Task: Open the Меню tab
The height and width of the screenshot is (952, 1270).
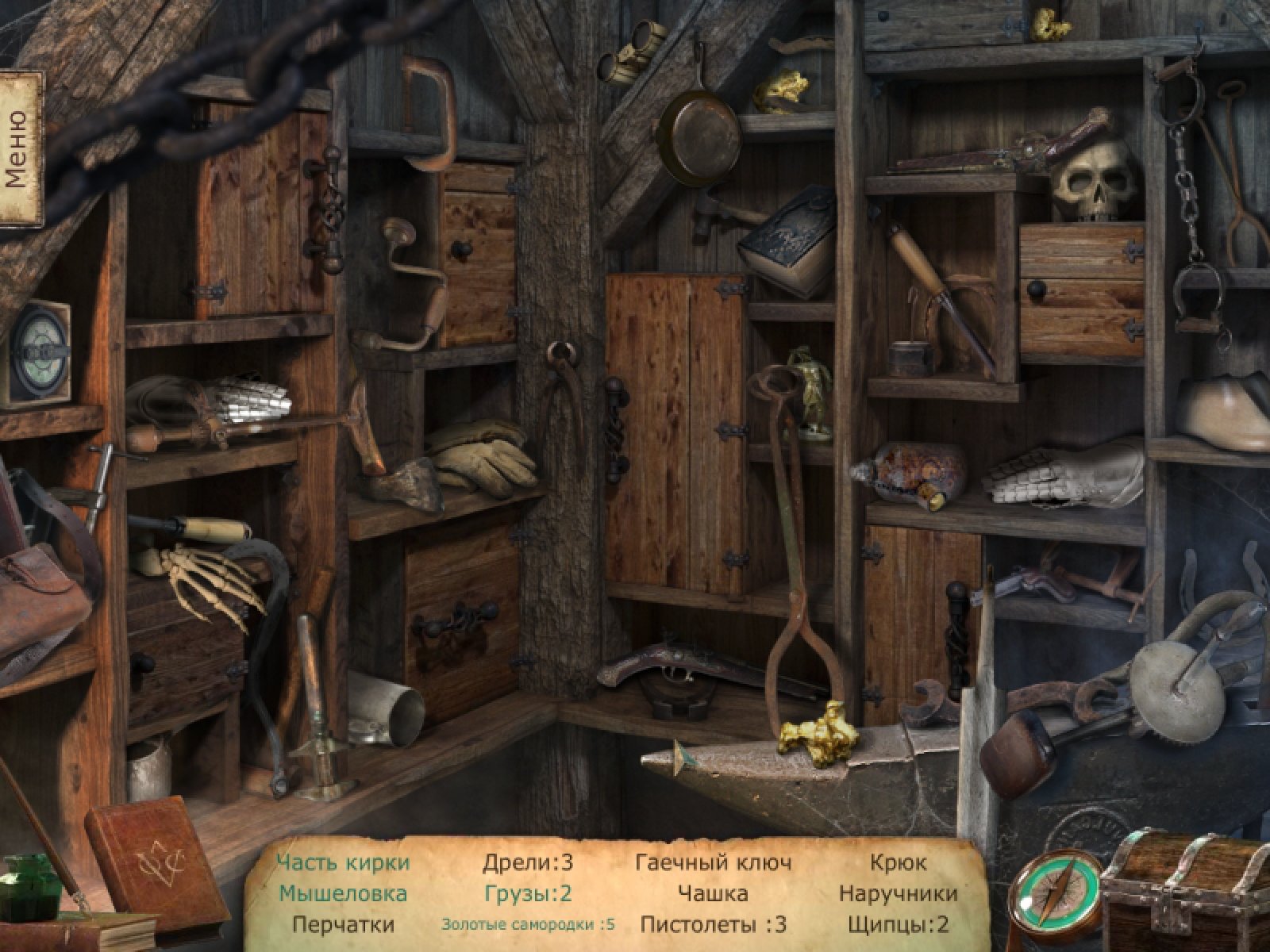Action: point(19,148)
